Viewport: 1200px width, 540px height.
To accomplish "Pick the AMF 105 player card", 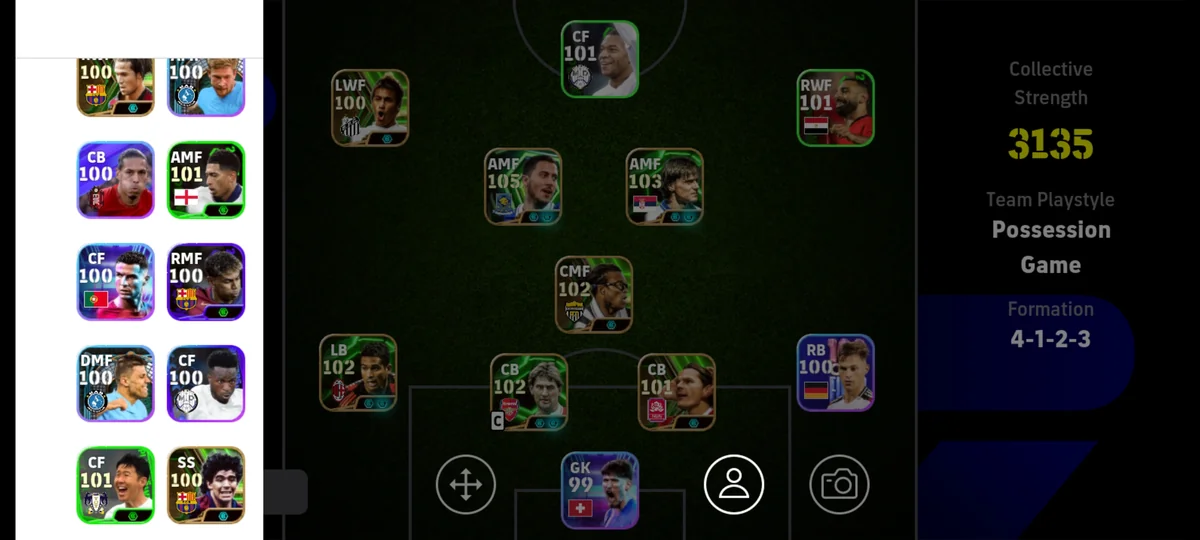I will click(523, 187).
